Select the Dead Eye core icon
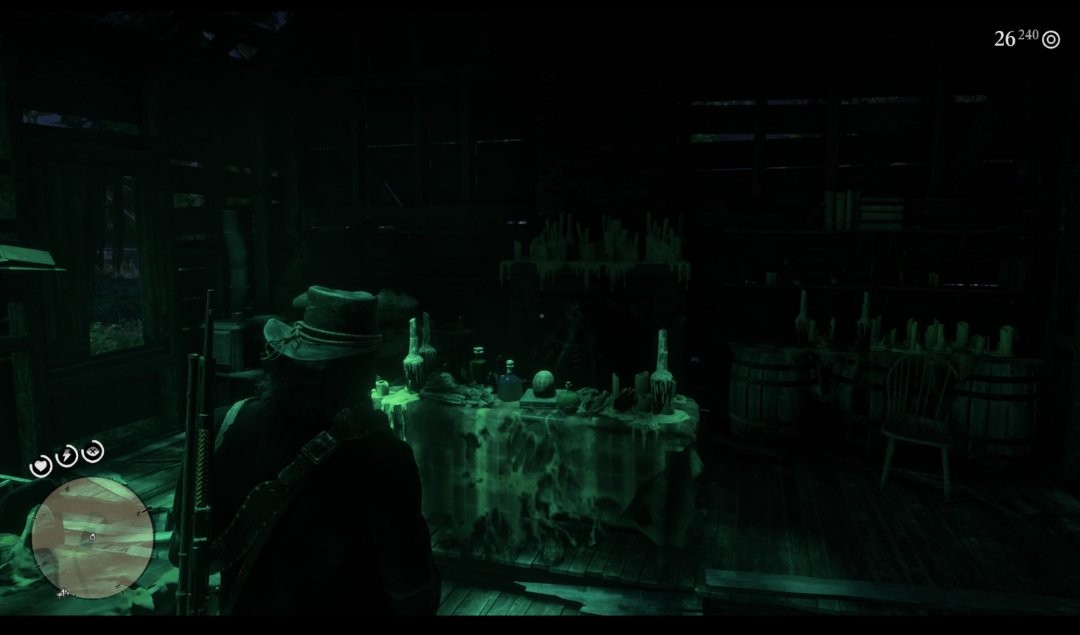This screenshot has height=635, width=1080. click(x=92, y=452)
